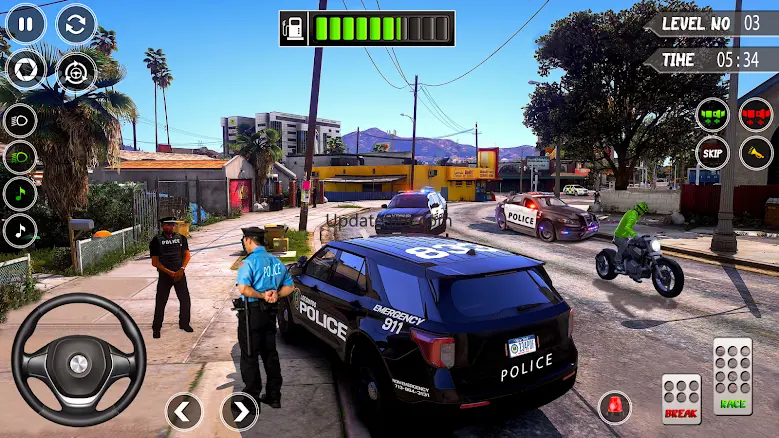Screen dimensions: 779x438
Task: Change the driving control mode via the steering-target icon
Action: pos(76,70)
